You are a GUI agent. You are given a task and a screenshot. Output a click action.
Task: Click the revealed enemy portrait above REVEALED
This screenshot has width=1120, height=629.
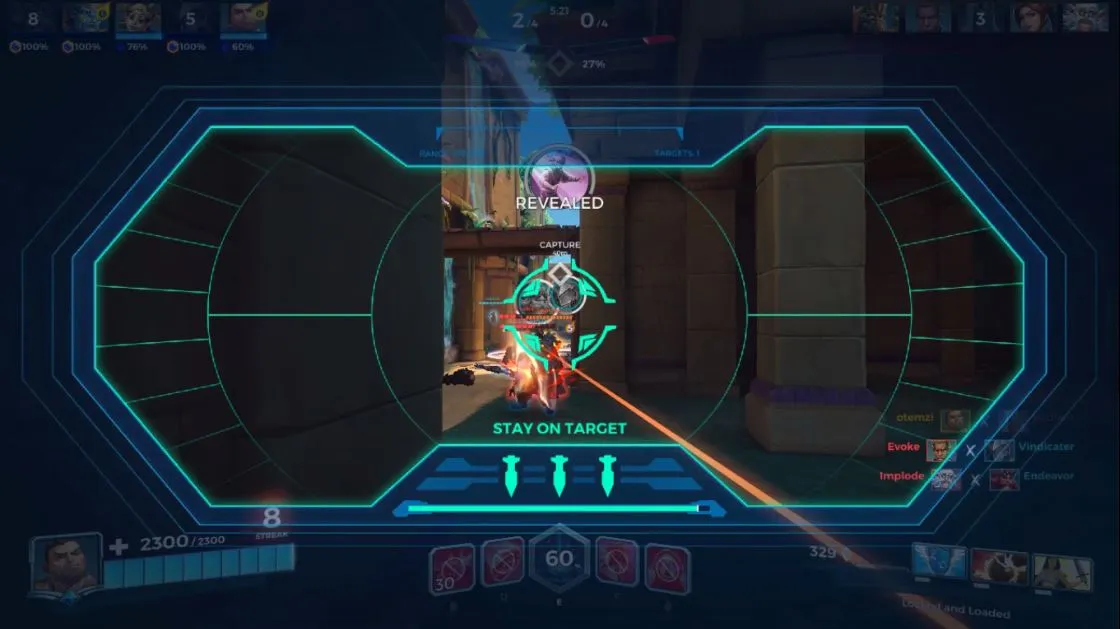559,172
